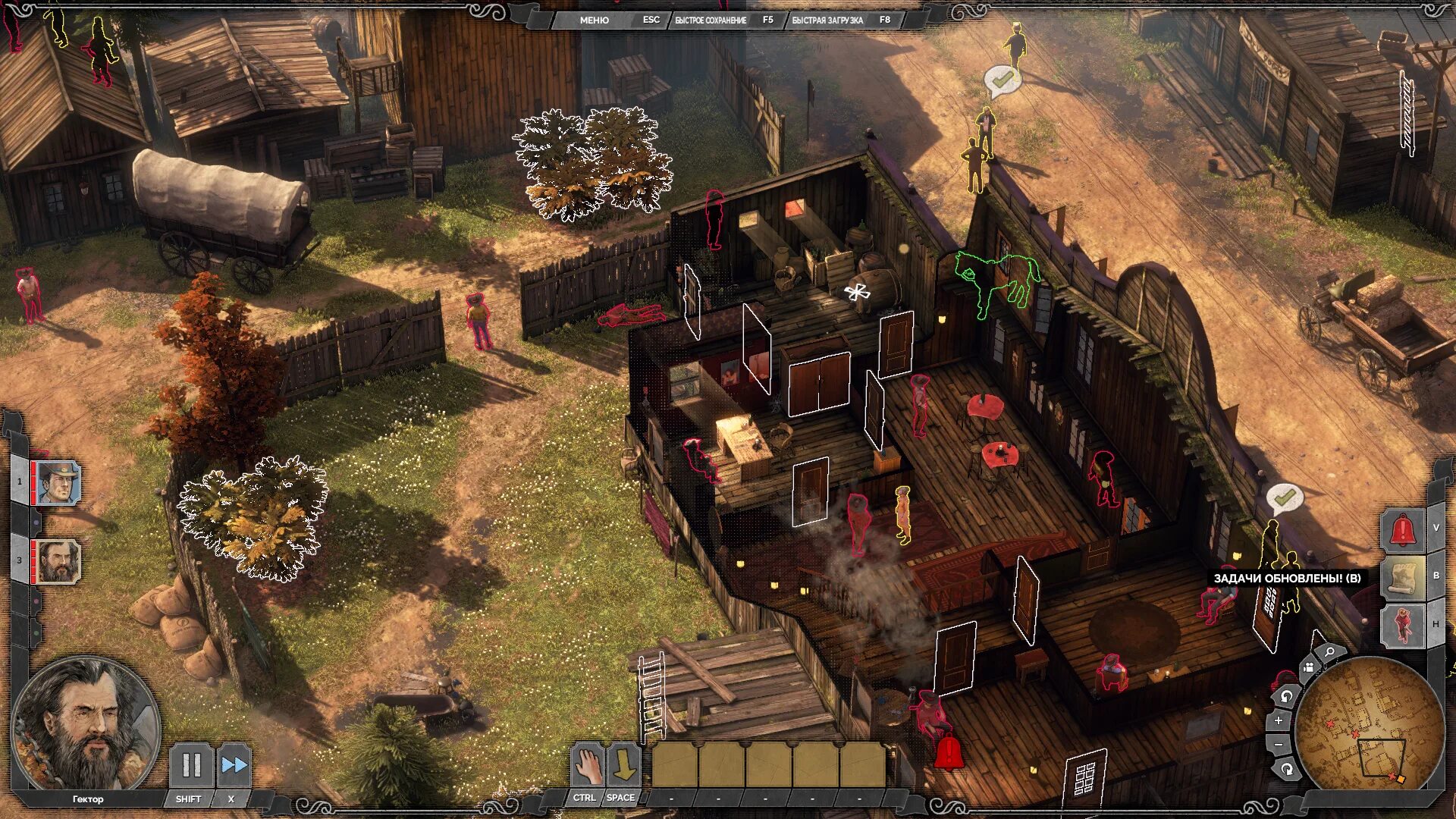Click the large Гектор portrait
The height and width of the screenshot is (819, 1456).
tap(85, 724)
